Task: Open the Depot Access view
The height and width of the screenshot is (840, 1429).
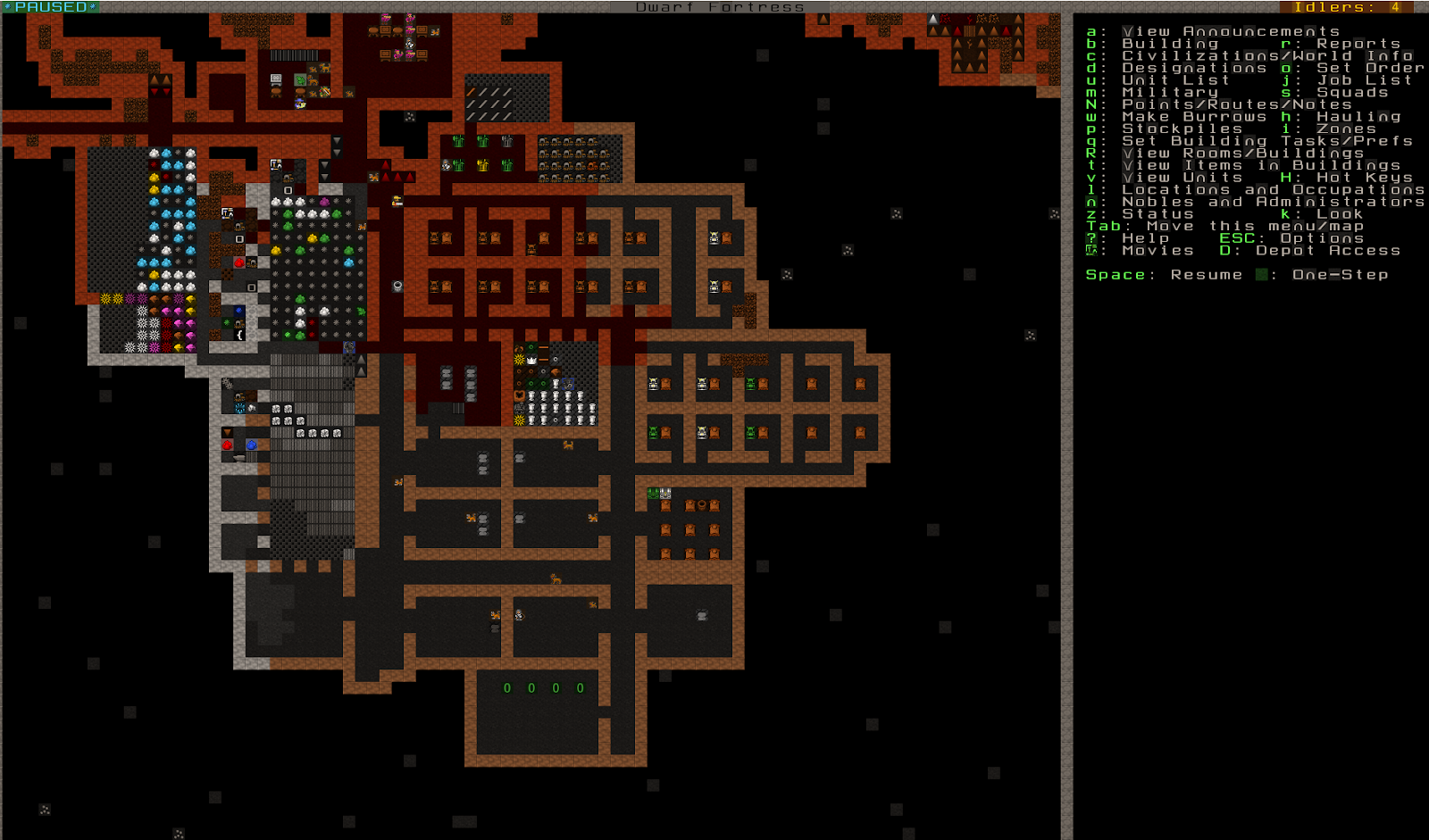Action: click(1327, 251)
